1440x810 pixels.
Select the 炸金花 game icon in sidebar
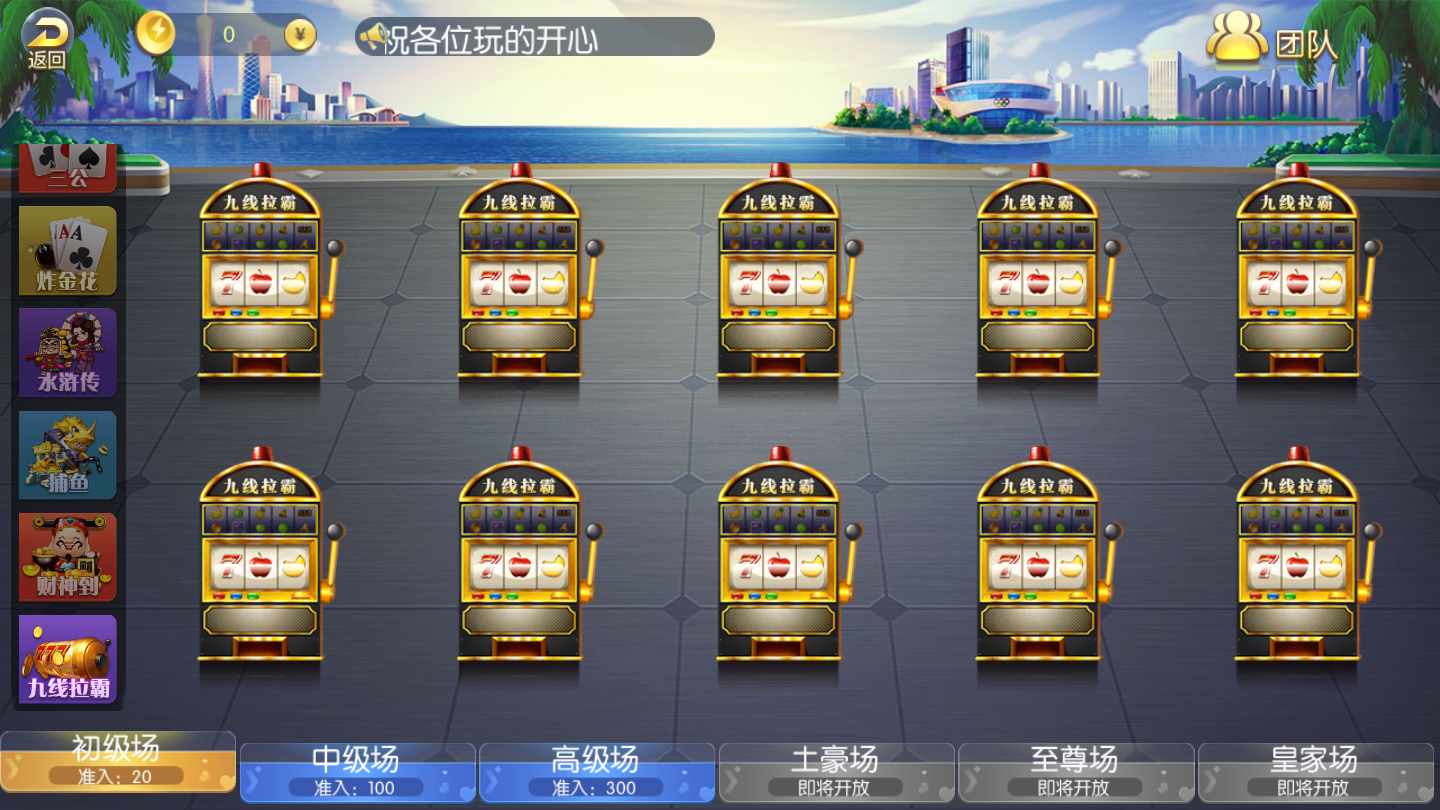click(66, 248)
